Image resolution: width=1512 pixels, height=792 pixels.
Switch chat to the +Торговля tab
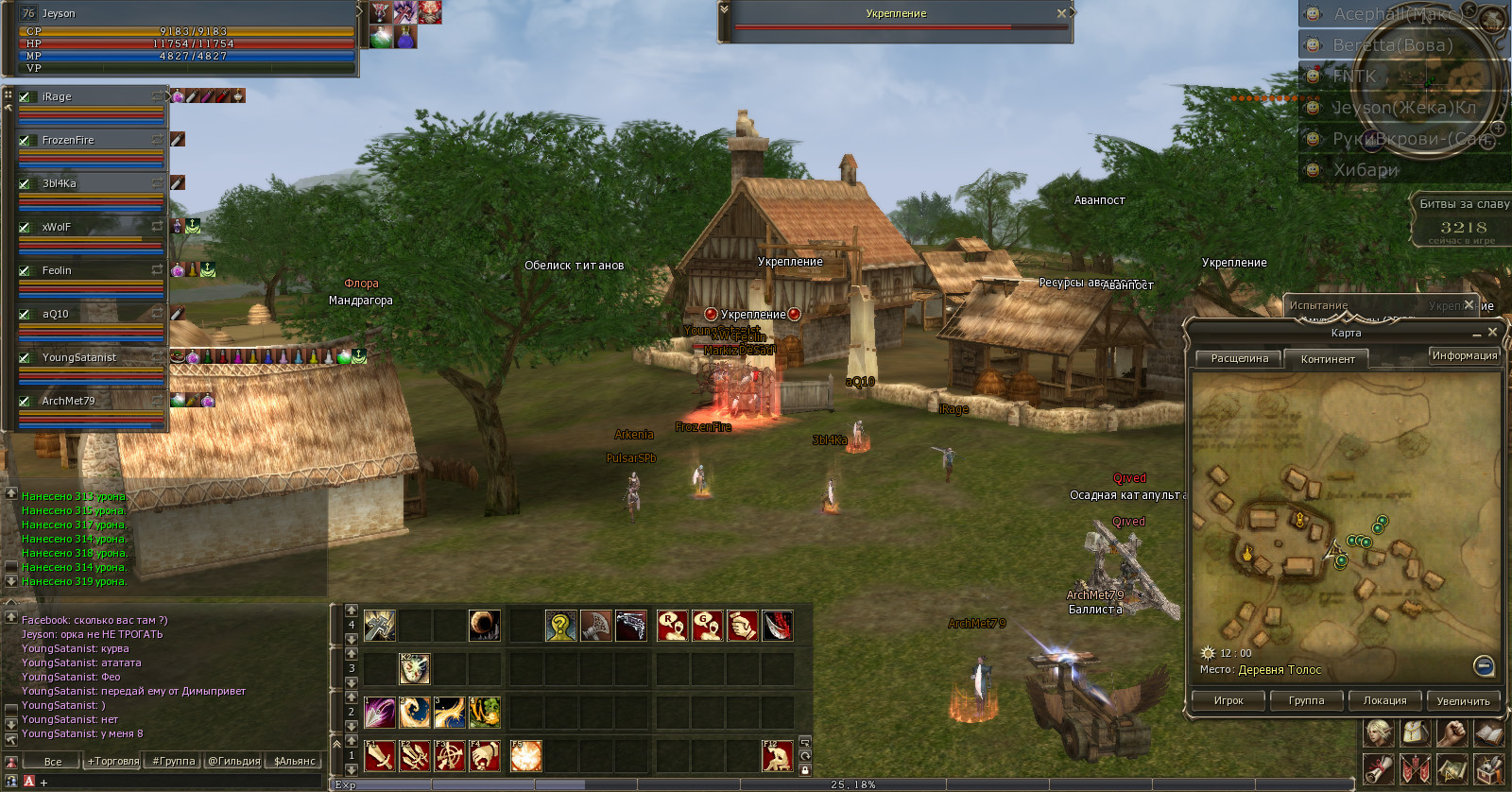[x=113, y=762]
